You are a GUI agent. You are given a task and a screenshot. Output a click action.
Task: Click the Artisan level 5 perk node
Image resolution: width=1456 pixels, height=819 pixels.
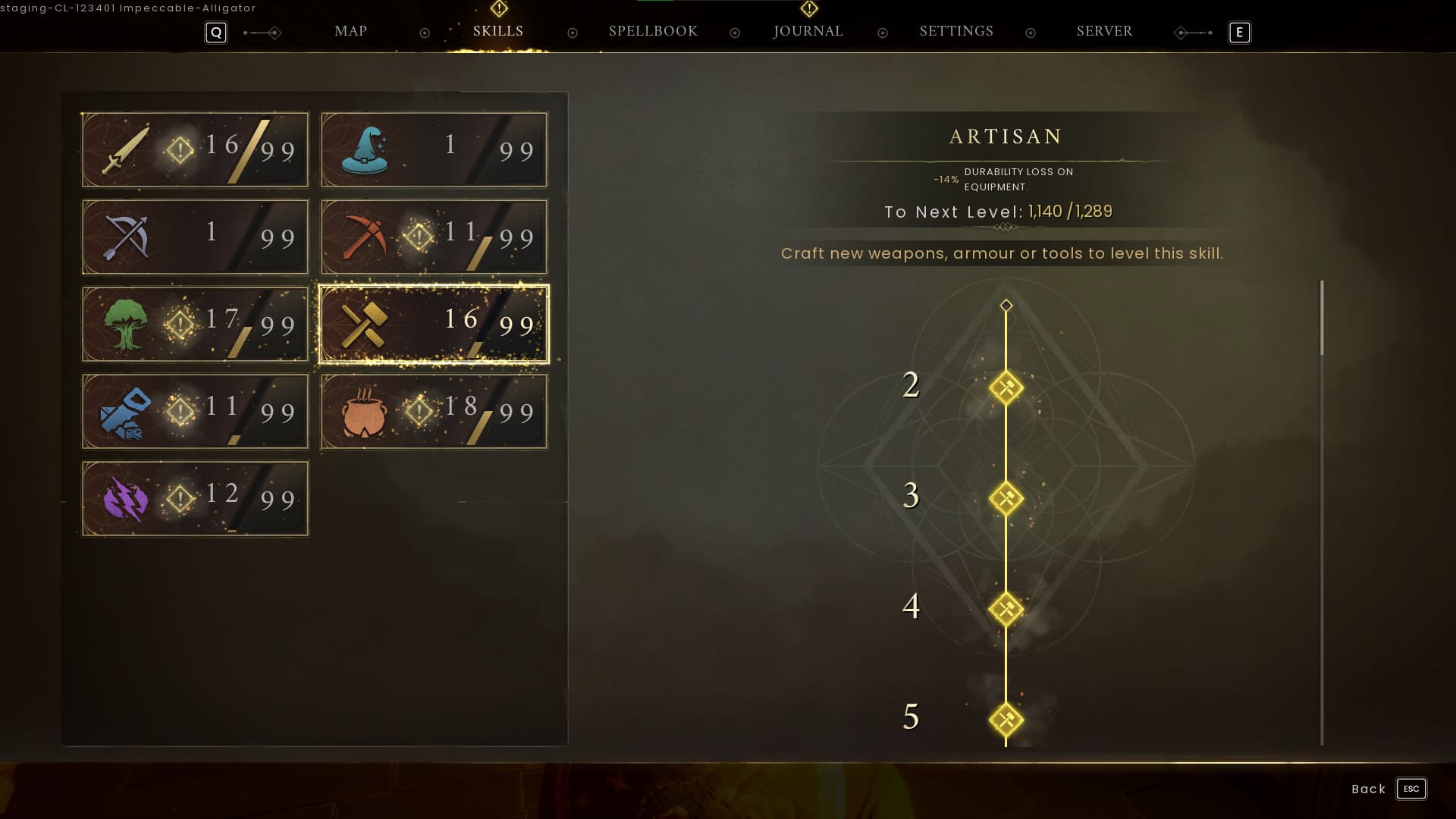[x=1006, y=720]
